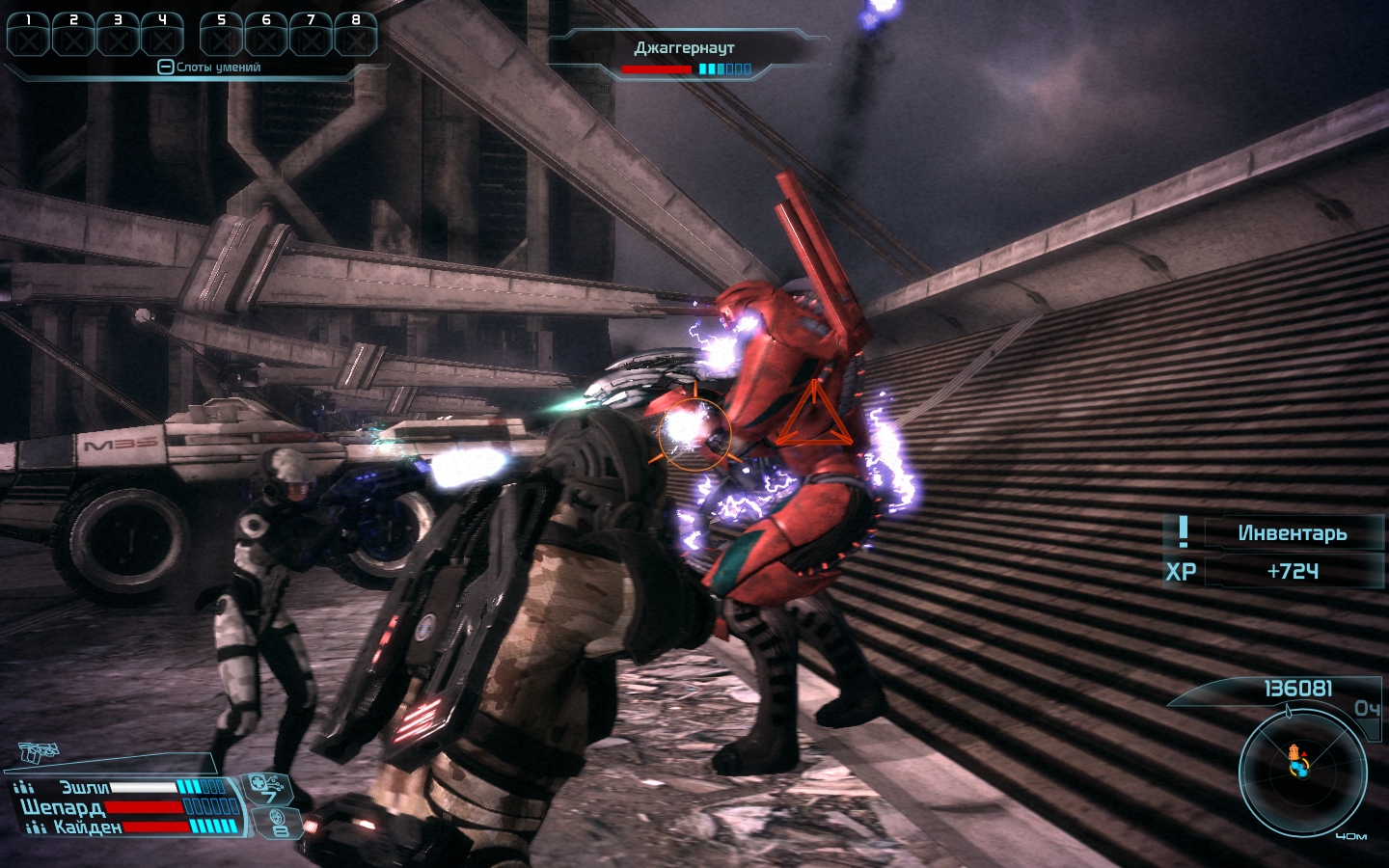This screenshot has height=868, width=1389.
Task: Select squadmate Кайден in the squad panel
Action: 87,827
